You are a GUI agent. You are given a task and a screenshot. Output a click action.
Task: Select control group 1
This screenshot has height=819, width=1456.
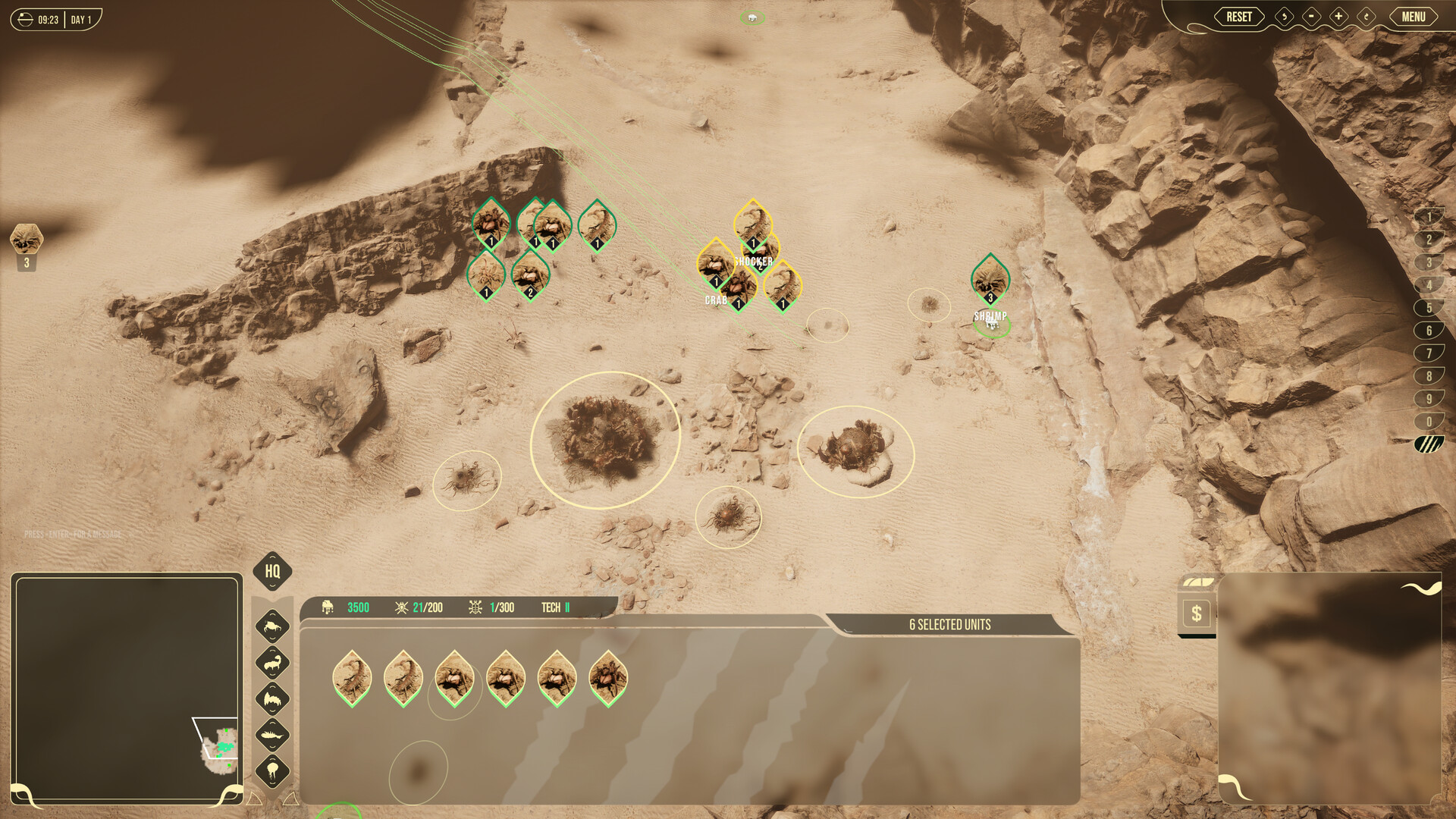coord(1429,218)
